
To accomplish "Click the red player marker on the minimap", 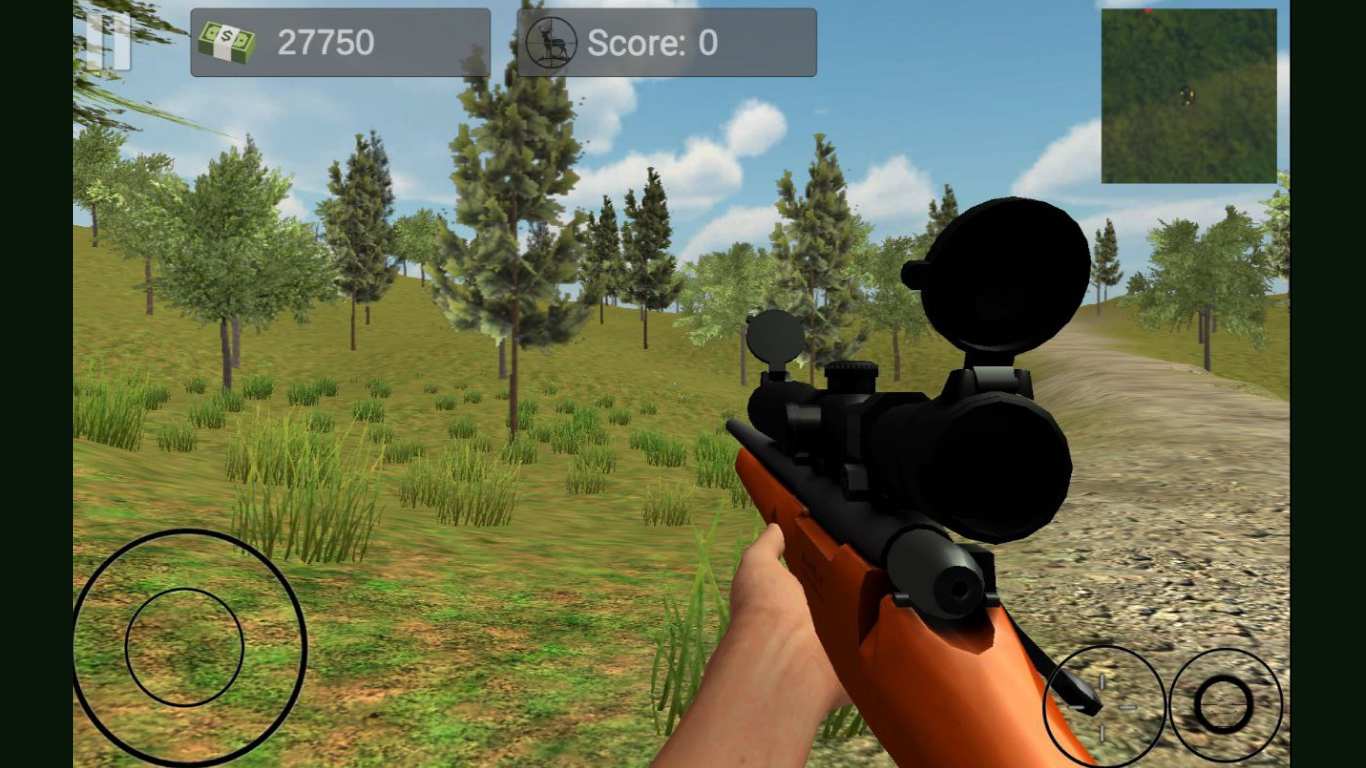I will 1148,11.
